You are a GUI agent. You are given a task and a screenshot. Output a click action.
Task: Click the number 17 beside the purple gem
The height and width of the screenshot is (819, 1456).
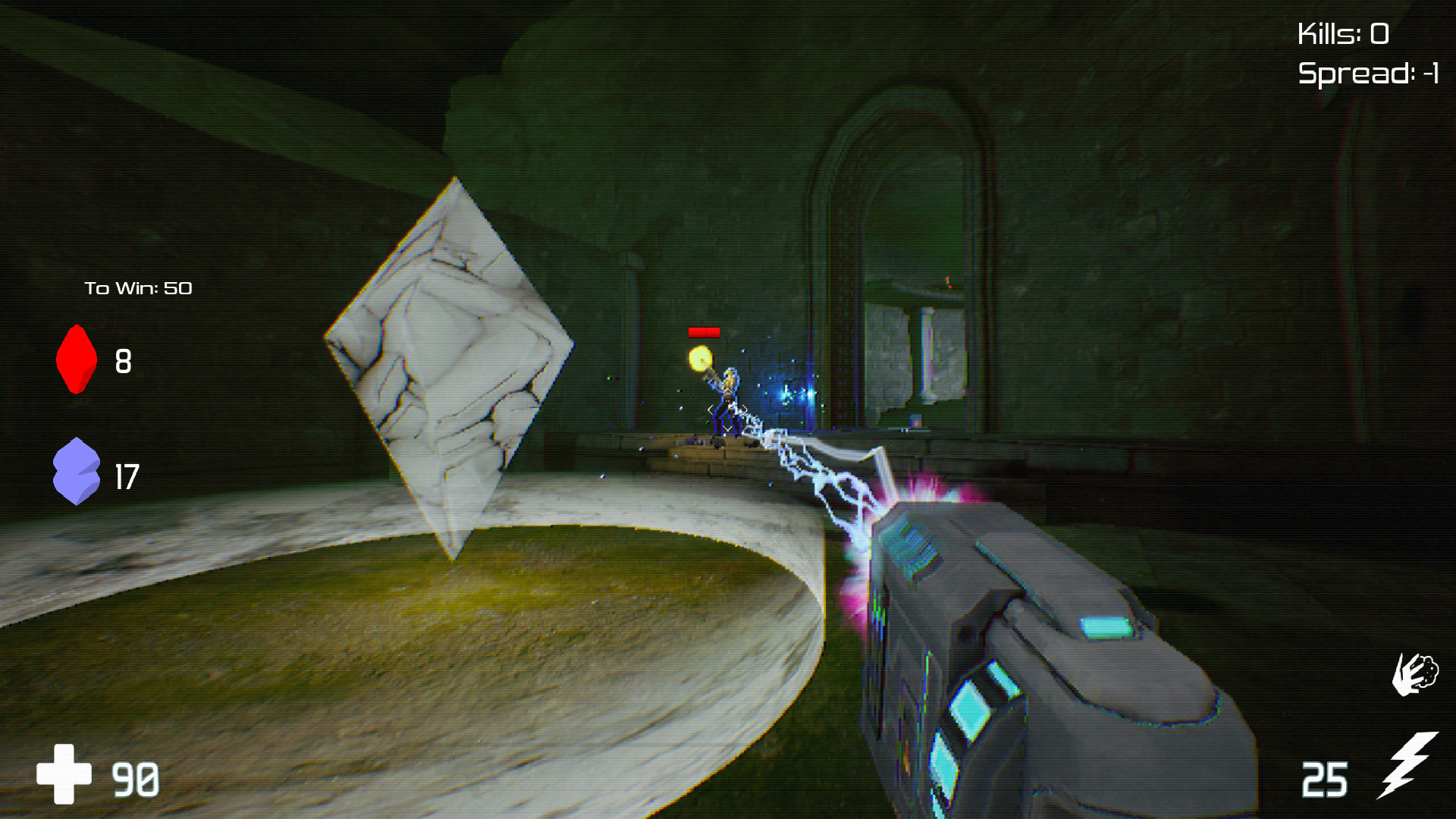pyautogui.click(x=127, y=476)
